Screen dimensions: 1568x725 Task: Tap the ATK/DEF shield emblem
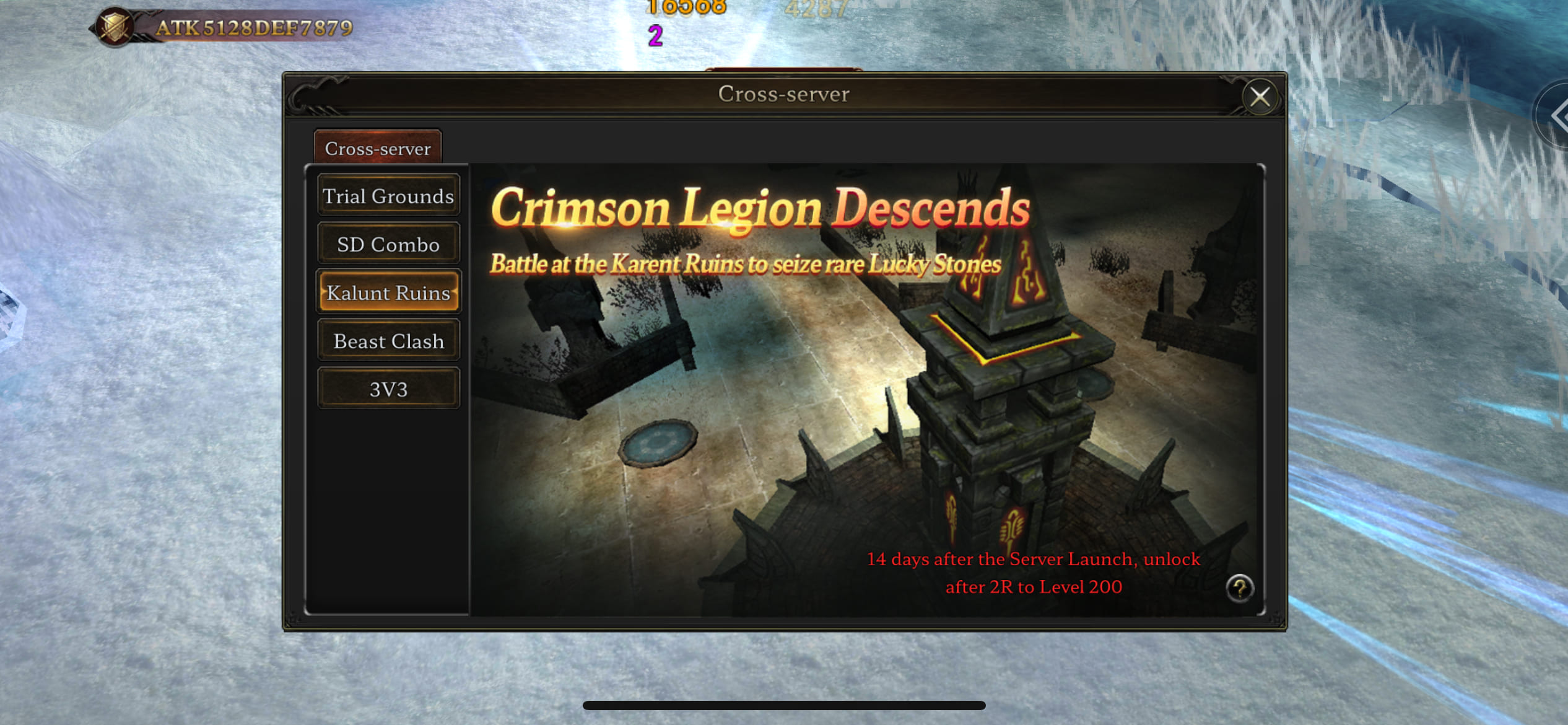tap(115, 27)
